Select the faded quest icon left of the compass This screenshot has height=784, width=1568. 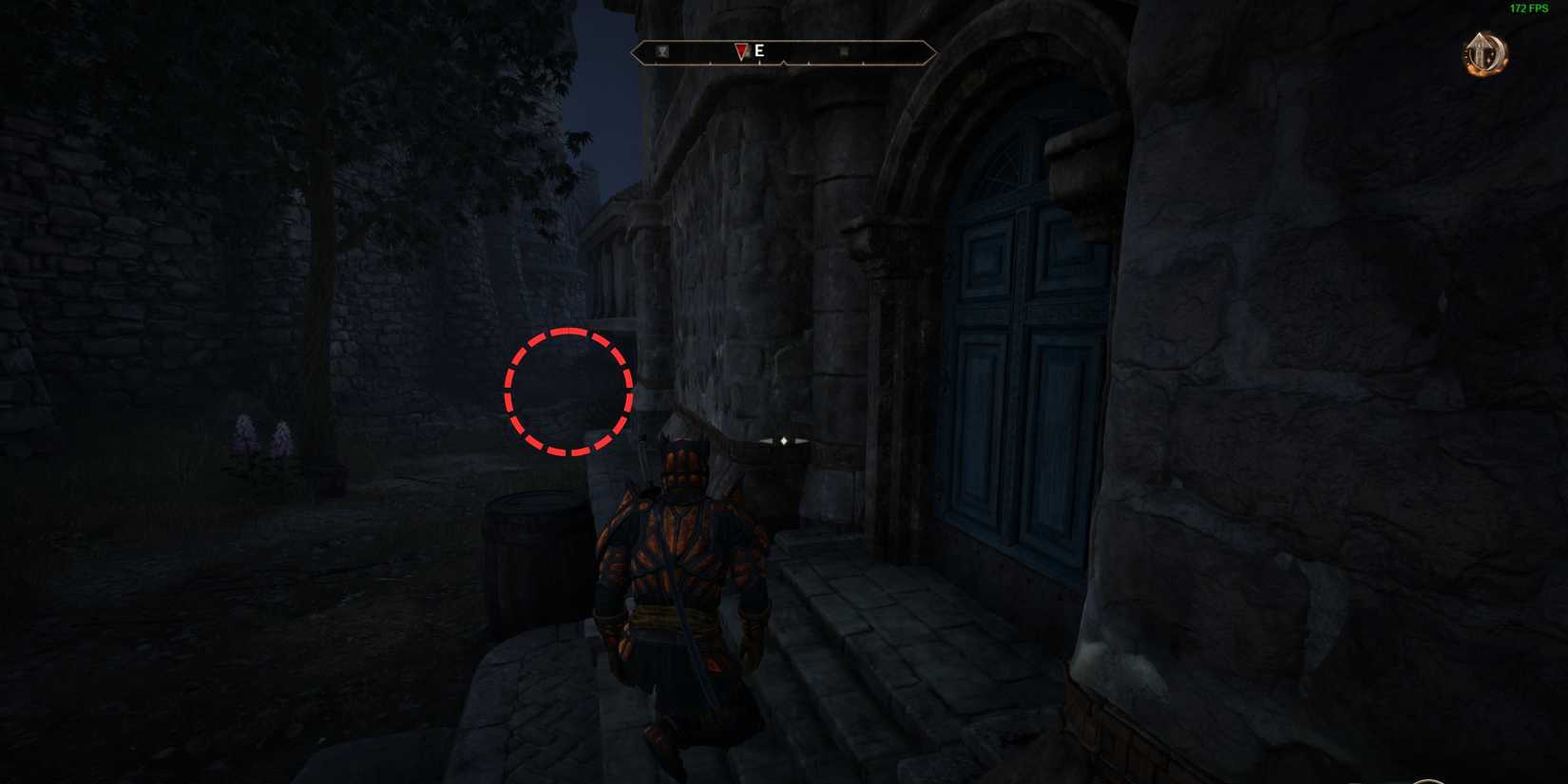(x=661, y=51)
